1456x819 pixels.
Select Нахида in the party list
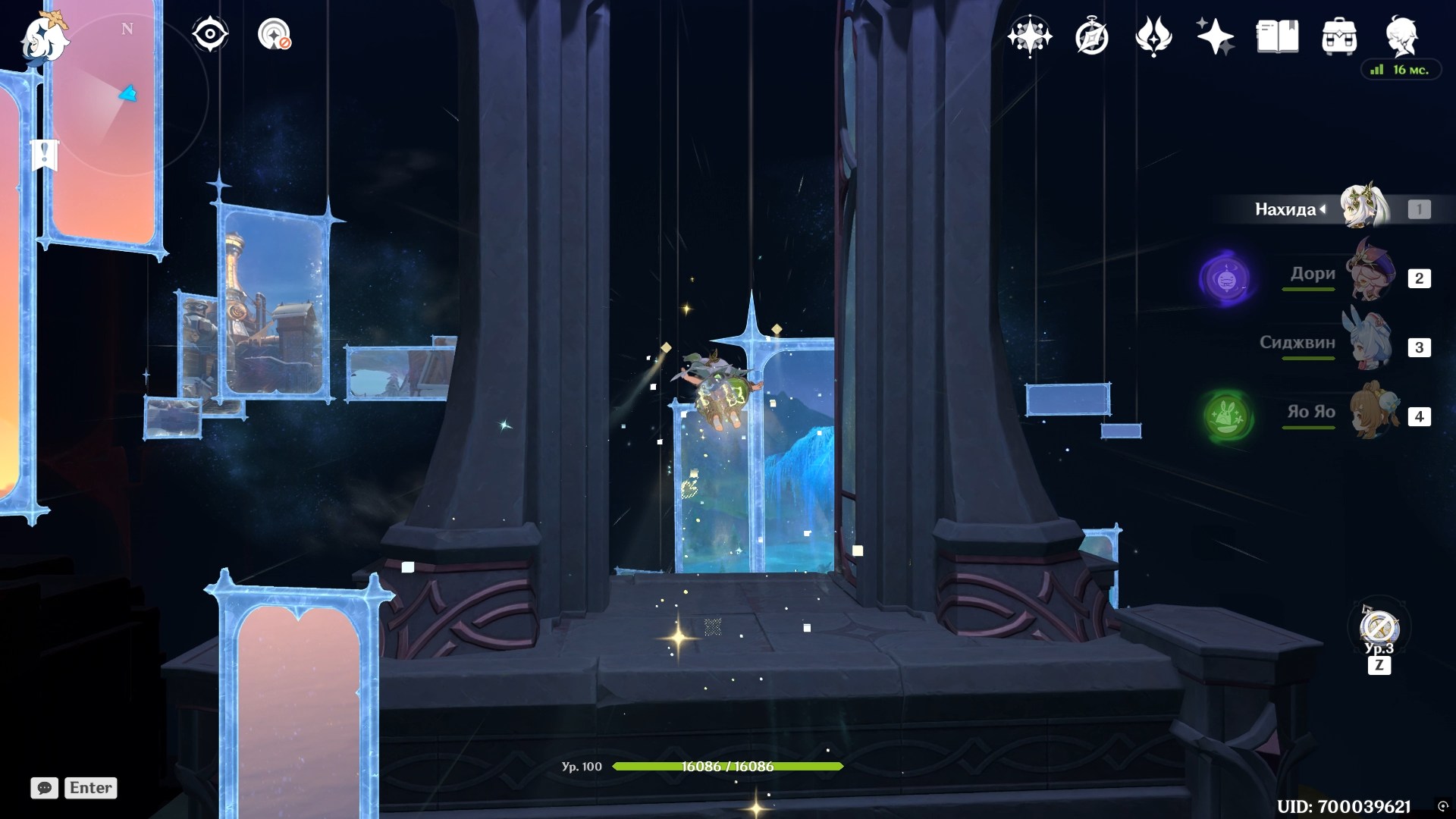pos(1363,209)
